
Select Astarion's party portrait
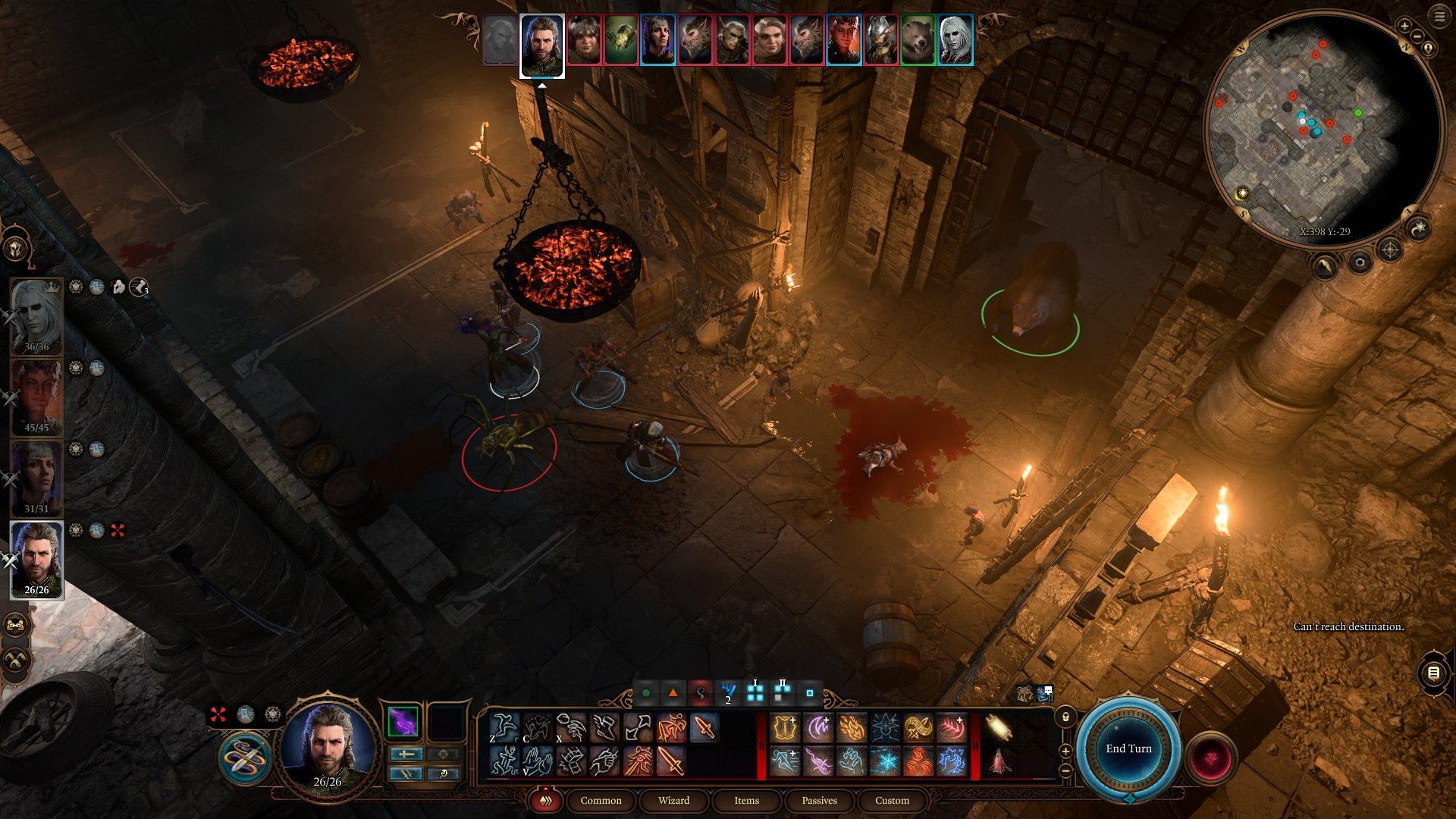tap(36, 316)
